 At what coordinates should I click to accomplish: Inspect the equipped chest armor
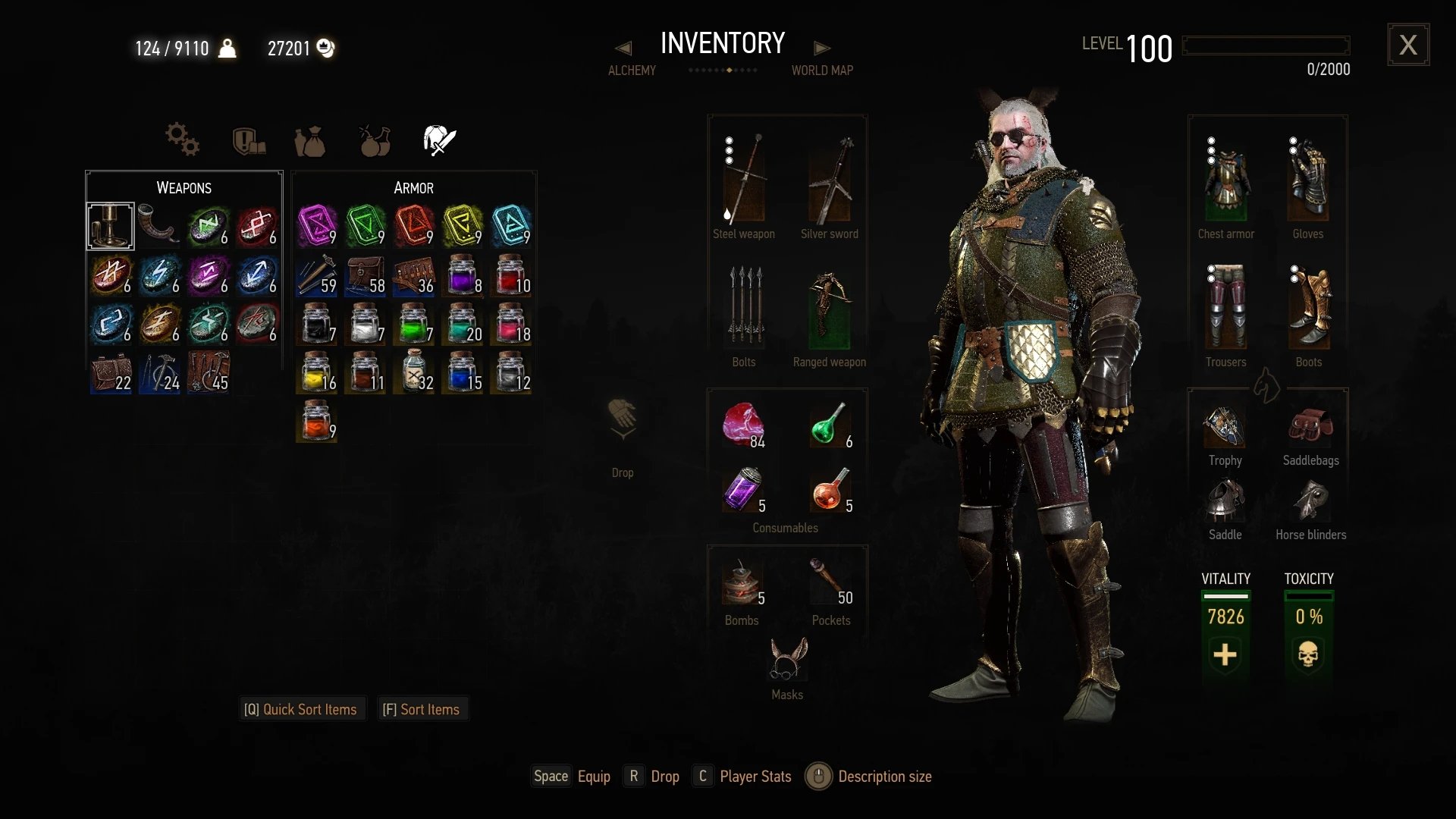pos(1225,182)
